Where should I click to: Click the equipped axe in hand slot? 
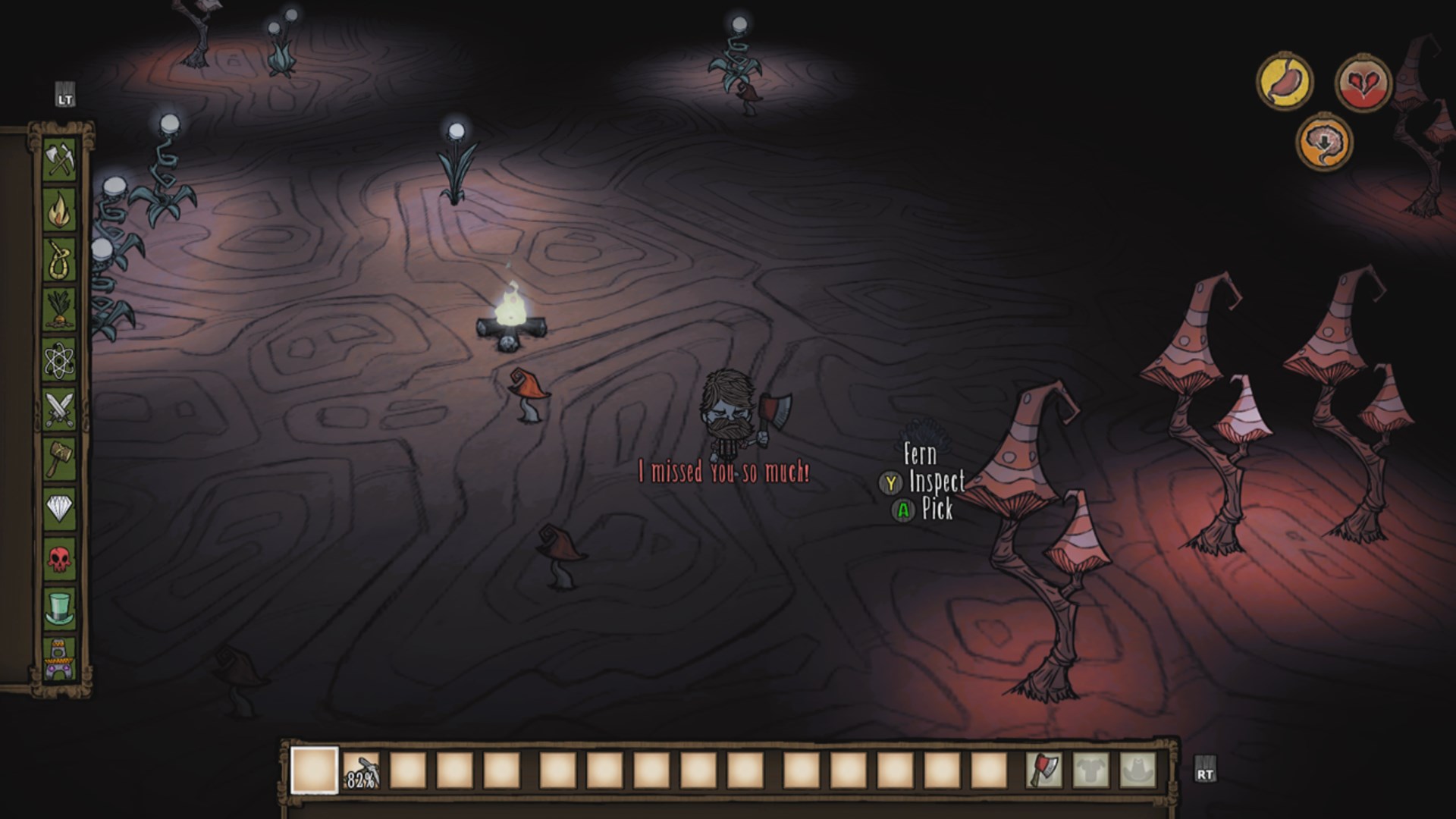point(1044,770)
